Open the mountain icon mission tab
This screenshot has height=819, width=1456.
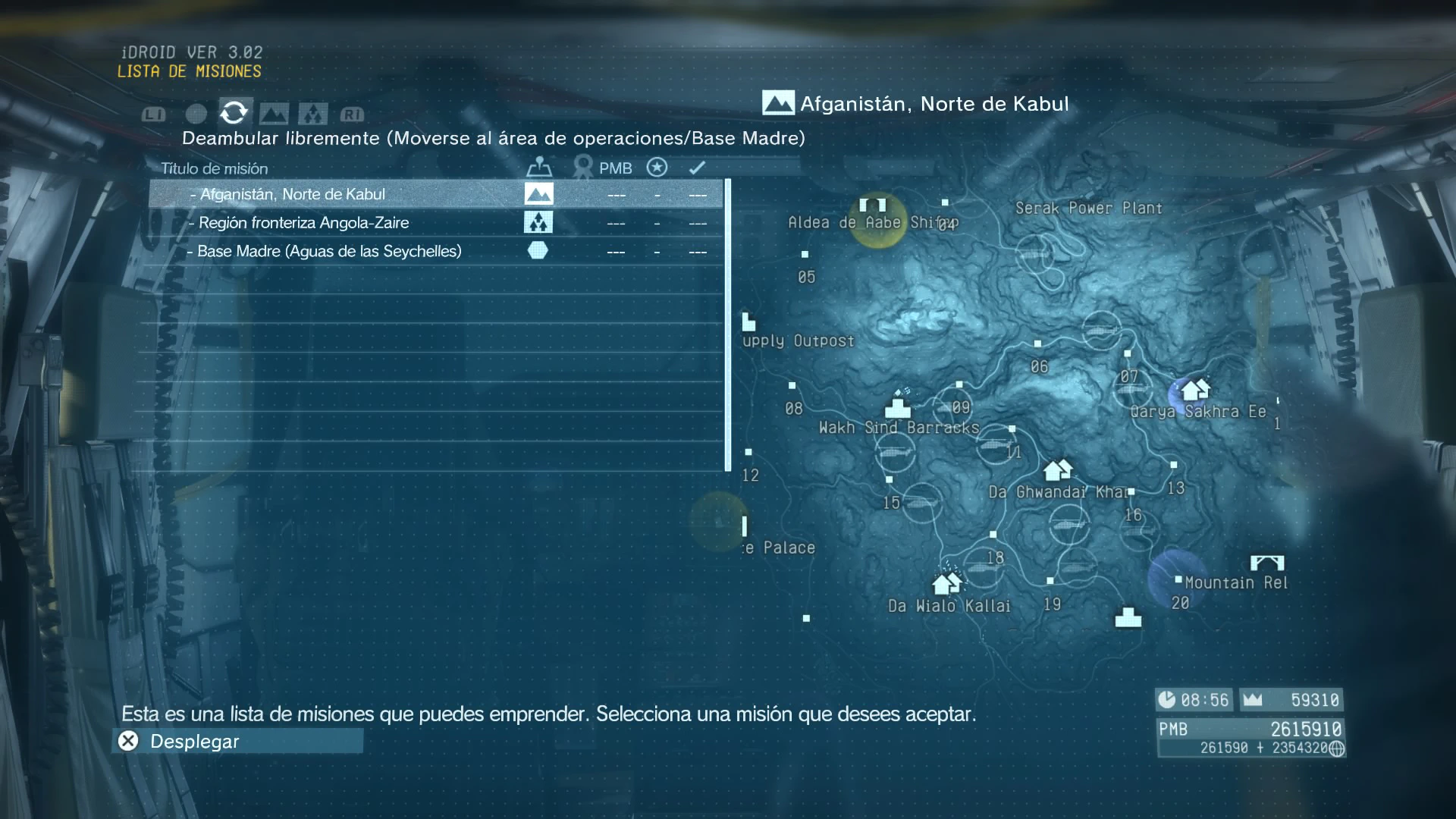click(274, 114)
